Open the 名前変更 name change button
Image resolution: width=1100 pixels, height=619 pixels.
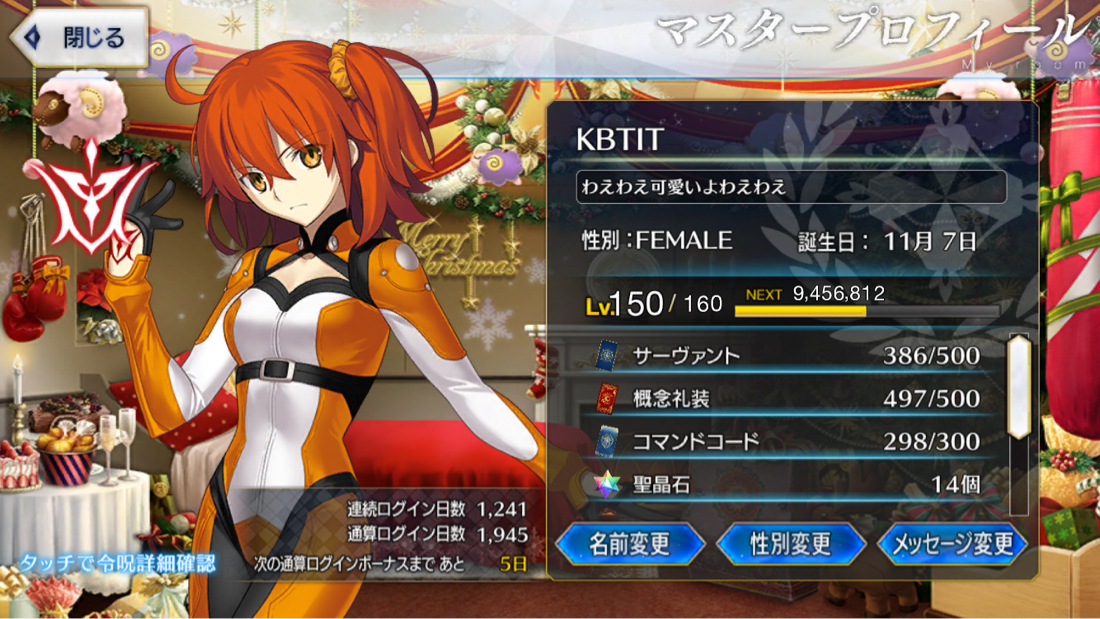[629, 544]
